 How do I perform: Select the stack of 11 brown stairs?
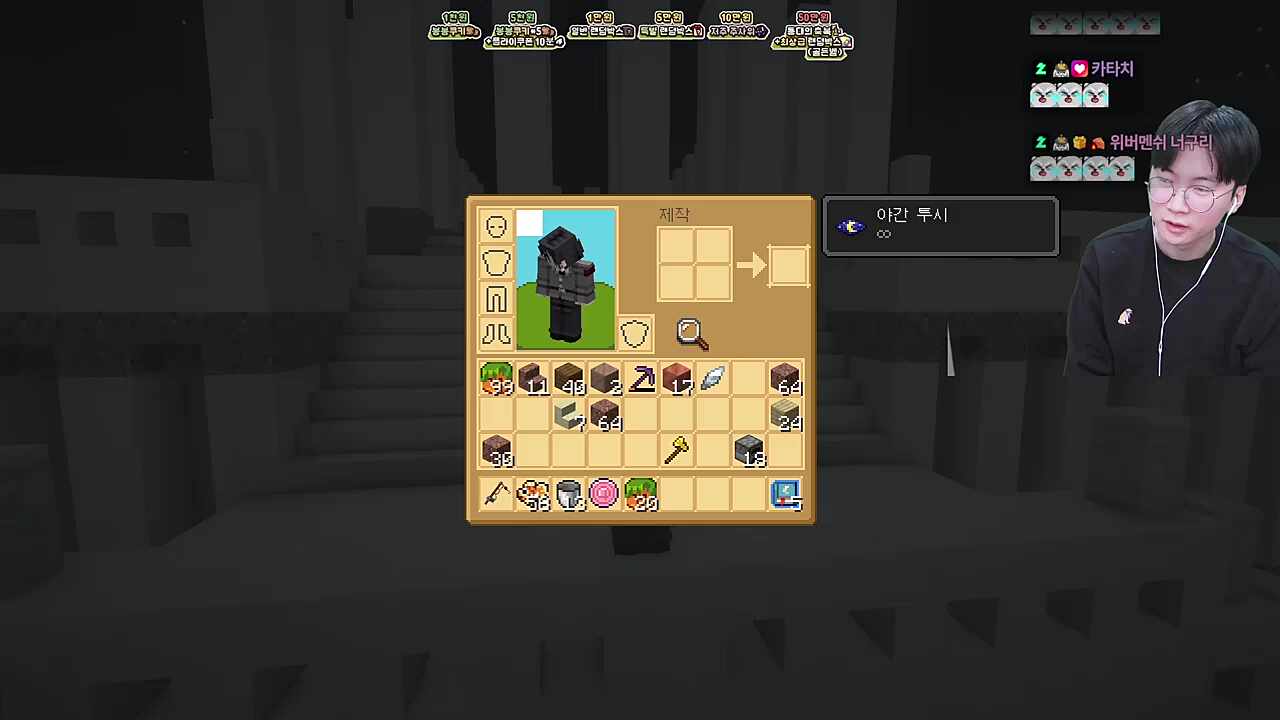click(x=532, y=379)
